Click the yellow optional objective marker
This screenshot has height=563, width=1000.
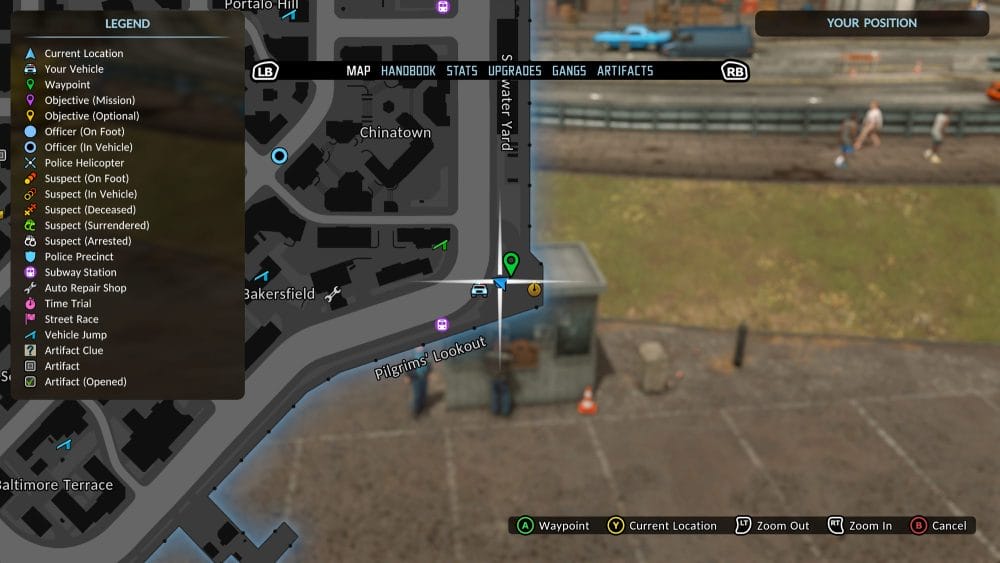tap(534, 289)
